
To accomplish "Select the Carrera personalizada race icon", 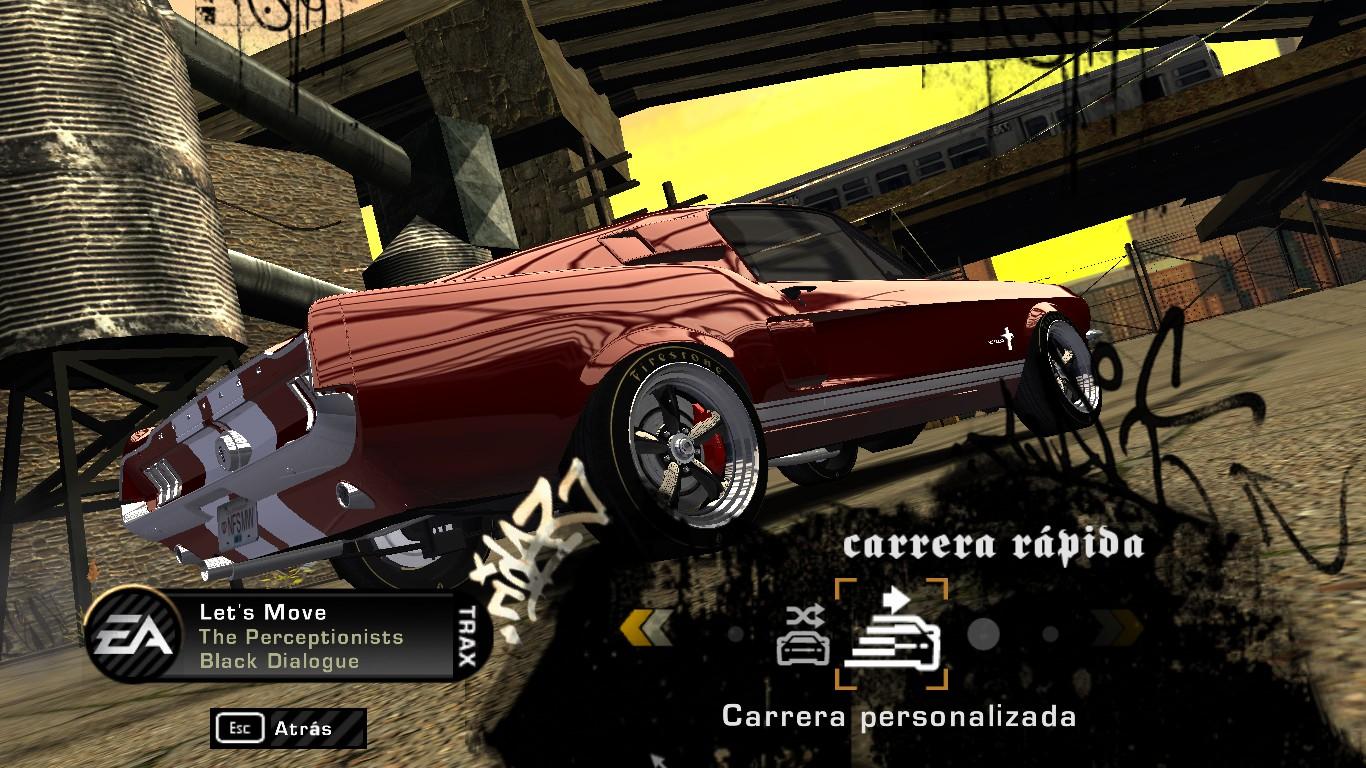I will (x=891, y=634).
